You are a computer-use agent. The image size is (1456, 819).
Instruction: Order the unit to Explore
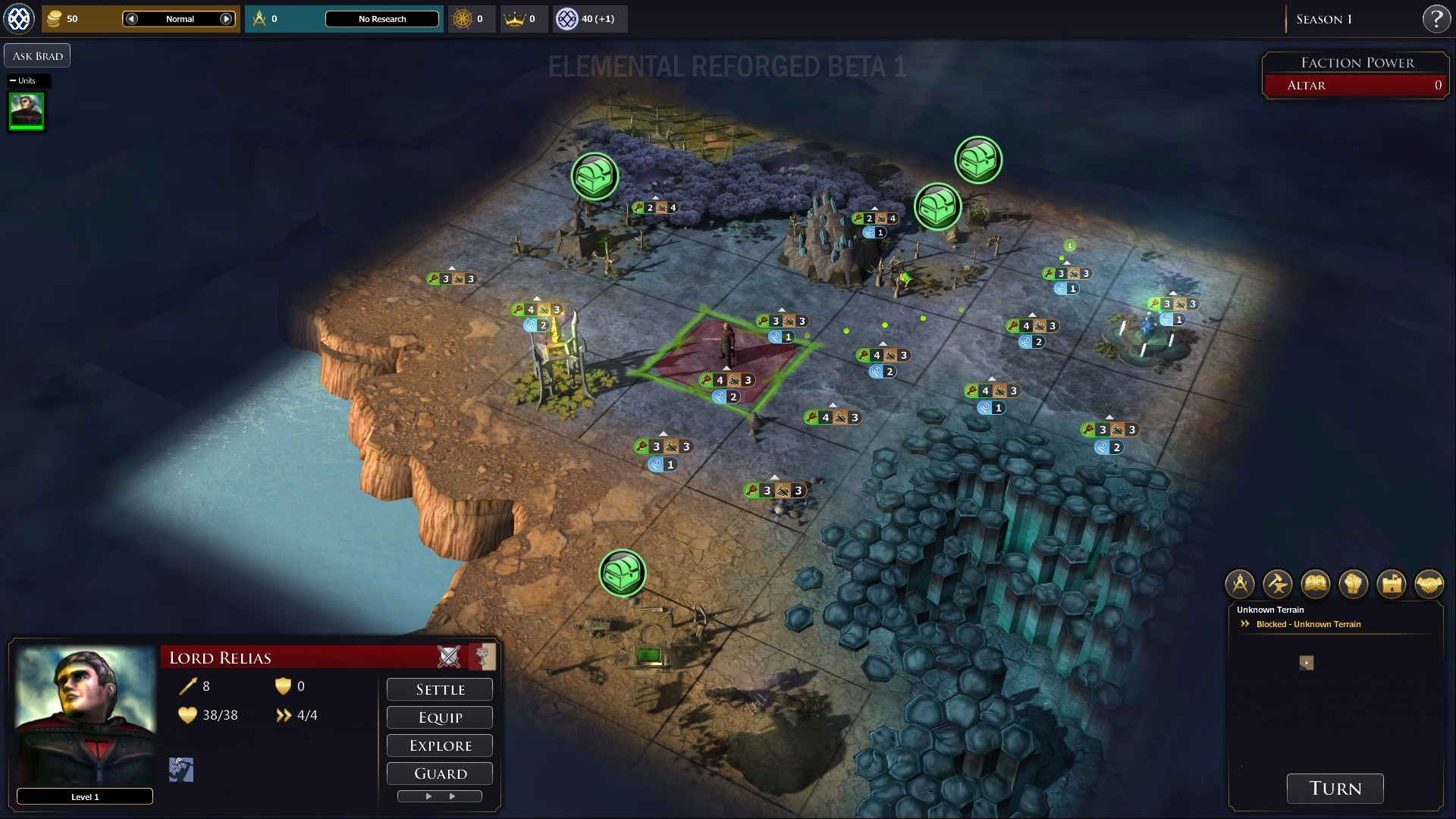tap(440, 745)
